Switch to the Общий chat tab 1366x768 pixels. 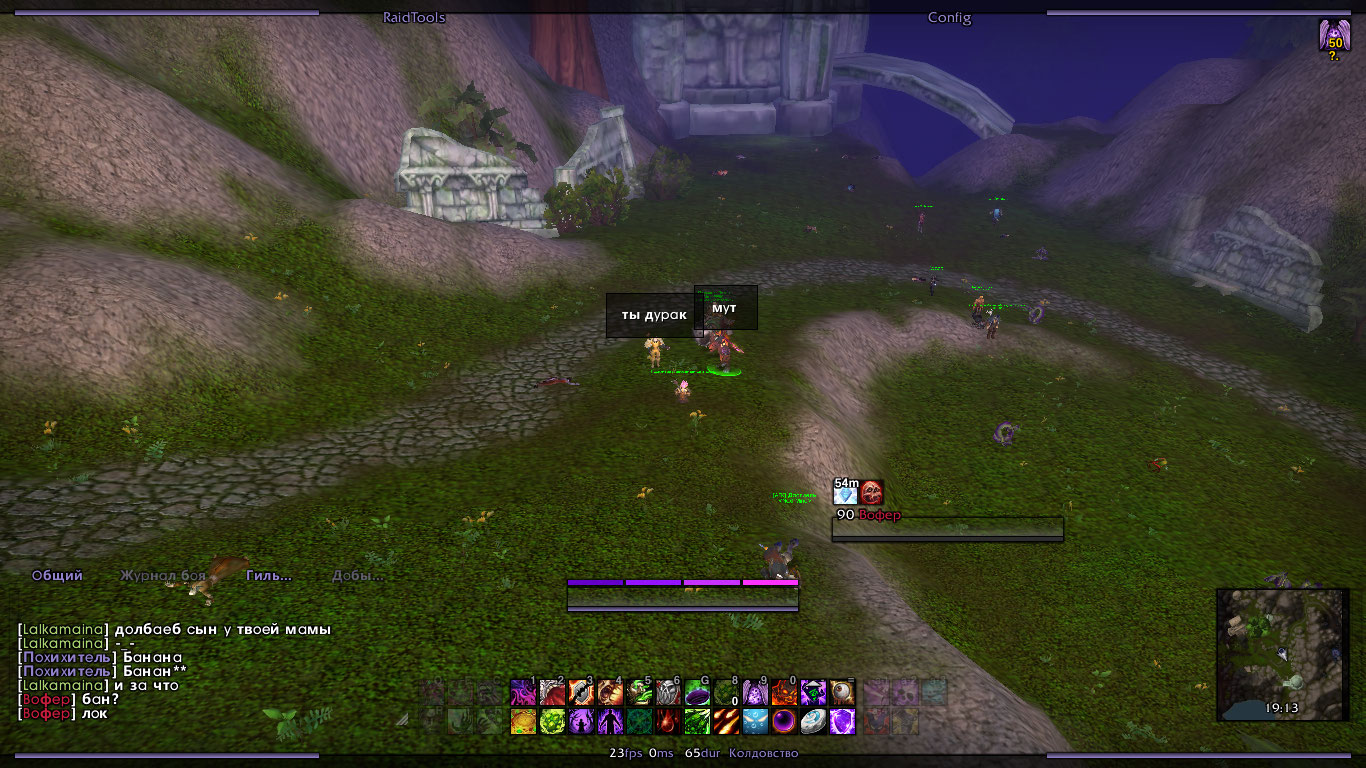[57, 576]
